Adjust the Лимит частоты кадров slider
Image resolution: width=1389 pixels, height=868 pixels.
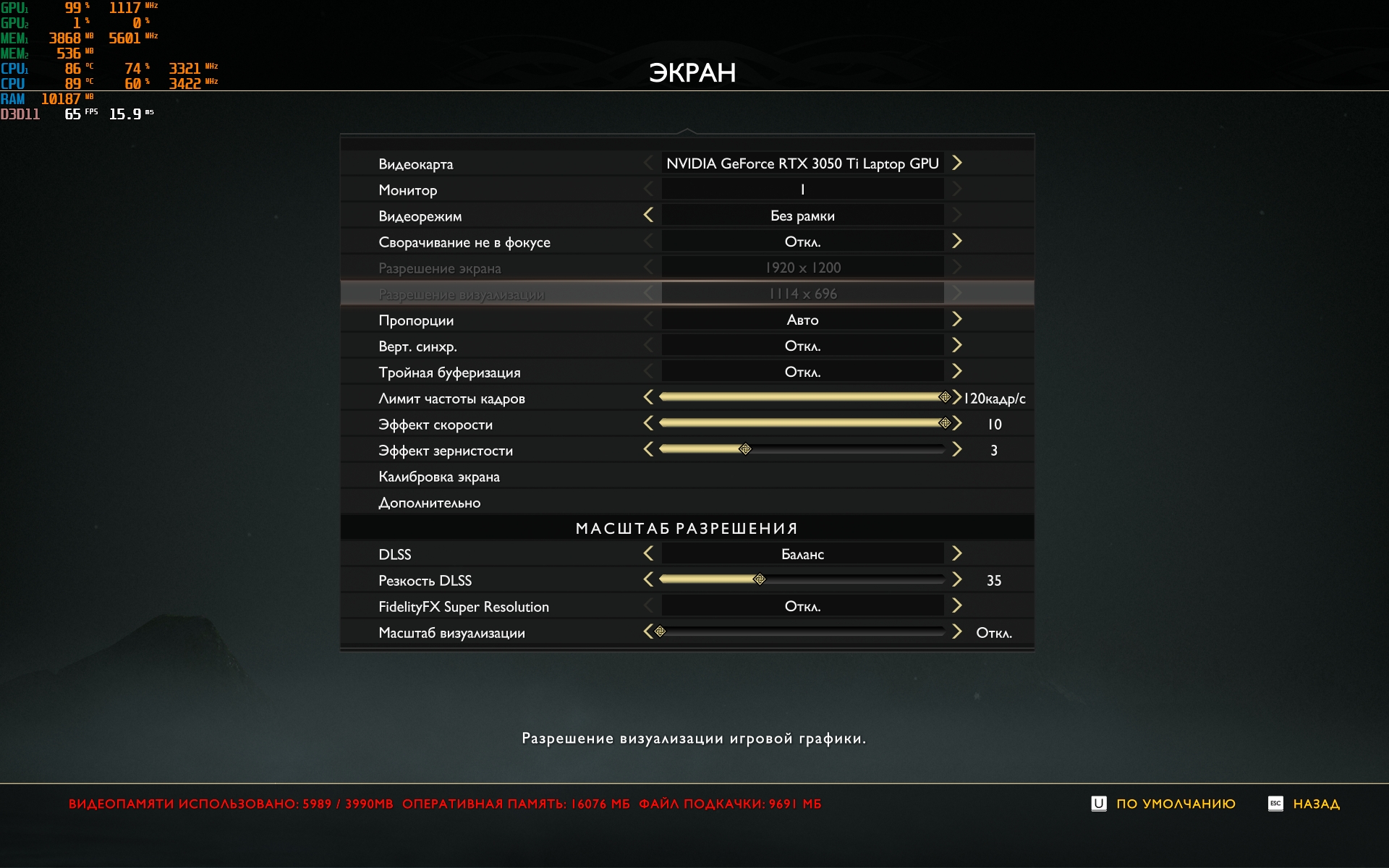click(x=802, y=397)
